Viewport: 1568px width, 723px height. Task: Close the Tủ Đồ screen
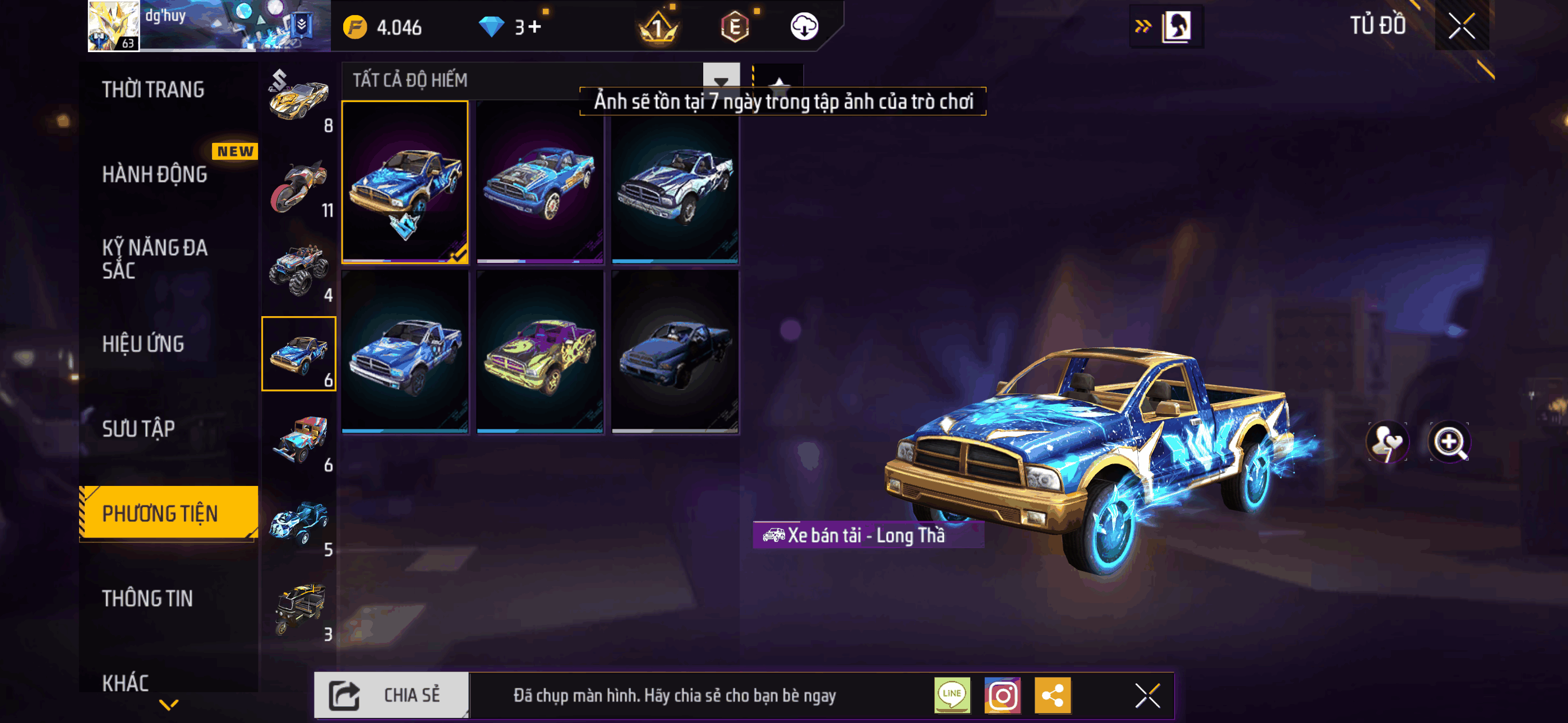[x=1461, y=26]
